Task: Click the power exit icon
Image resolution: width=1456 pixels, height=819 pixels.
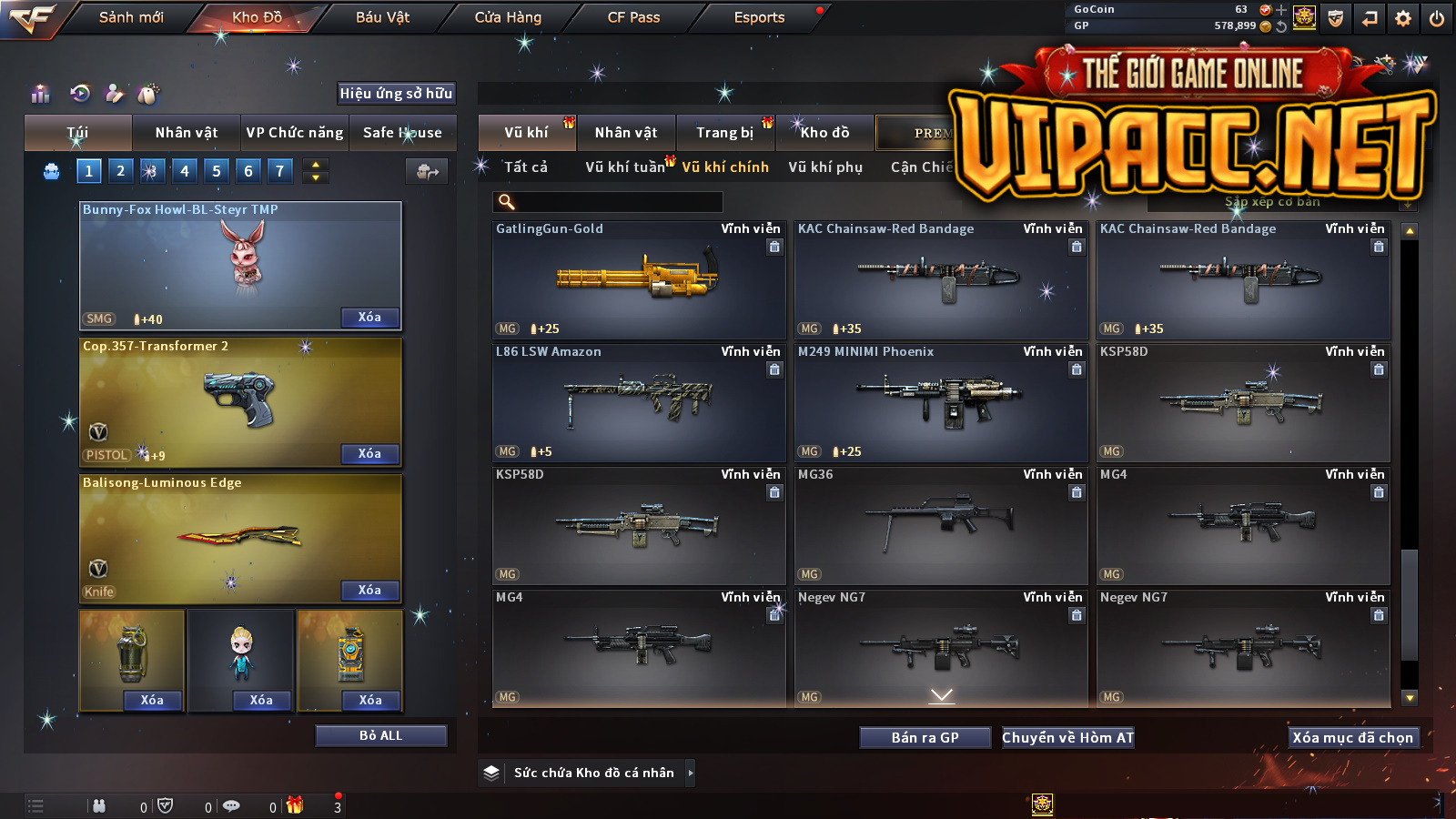Action: pyautogui.click(x=1437, y=18)
